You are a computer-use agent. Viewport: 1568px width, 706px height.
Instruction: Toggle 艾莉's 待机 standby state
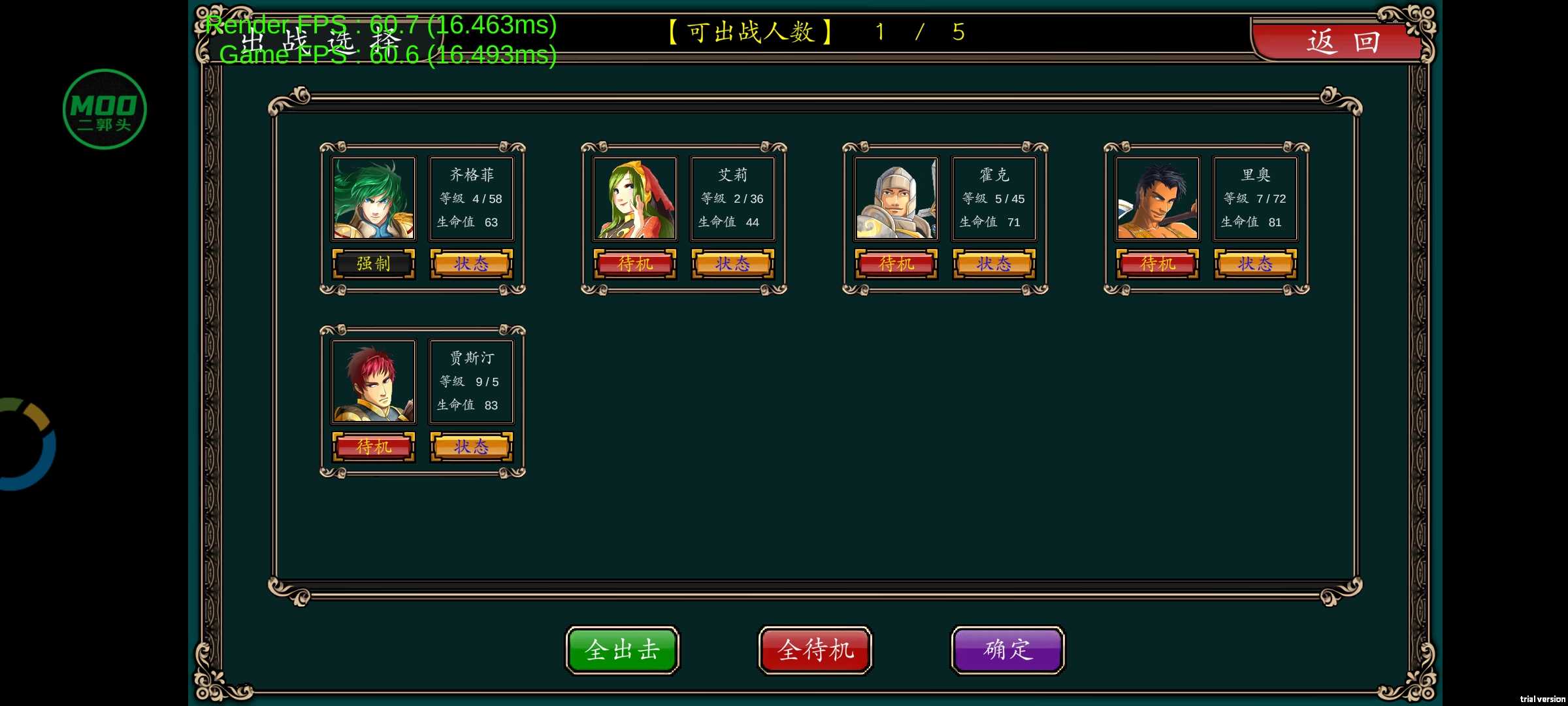[635, 264]
